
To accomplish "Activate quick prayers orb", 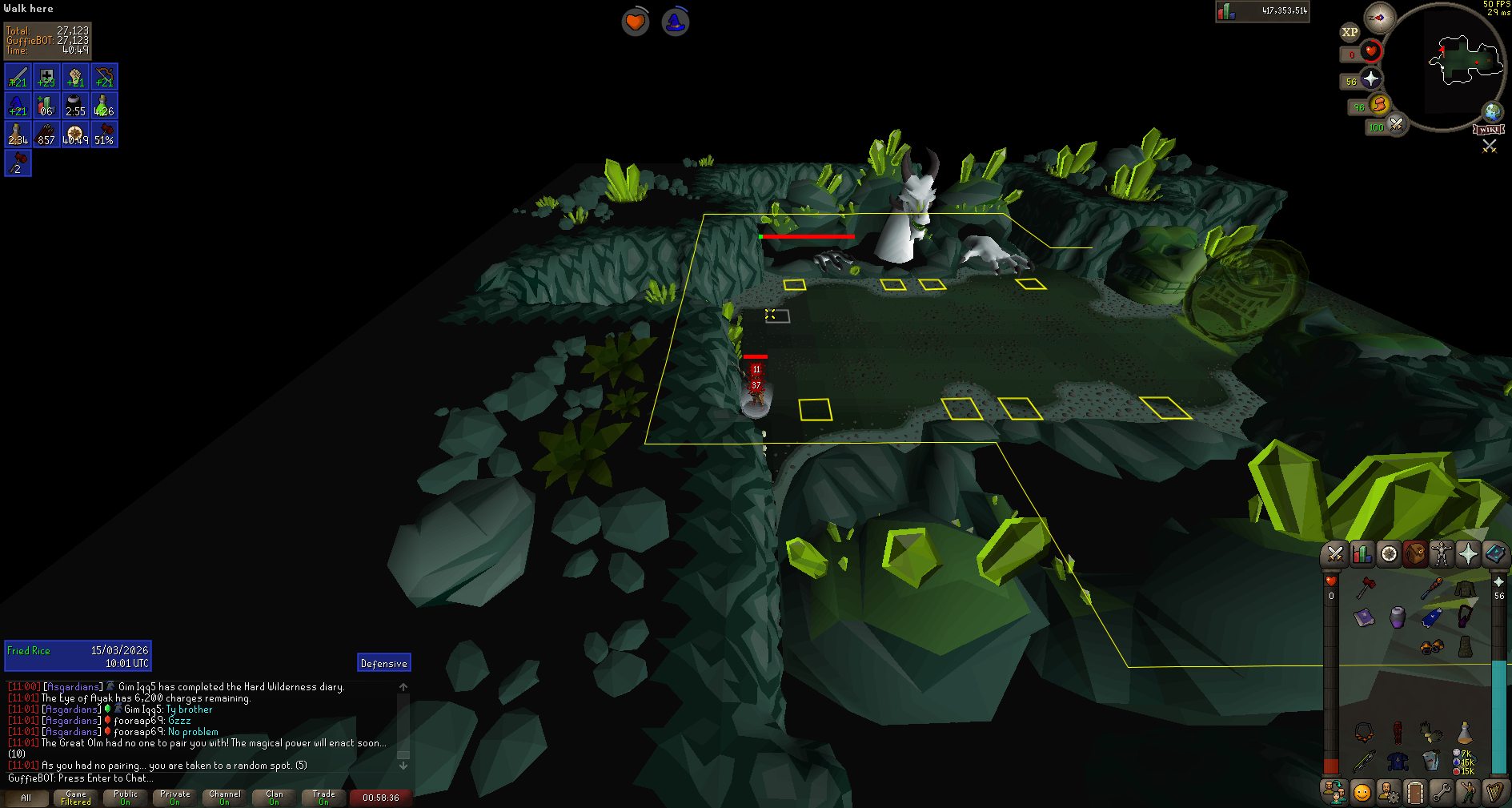I will [x=1370, y=78].
